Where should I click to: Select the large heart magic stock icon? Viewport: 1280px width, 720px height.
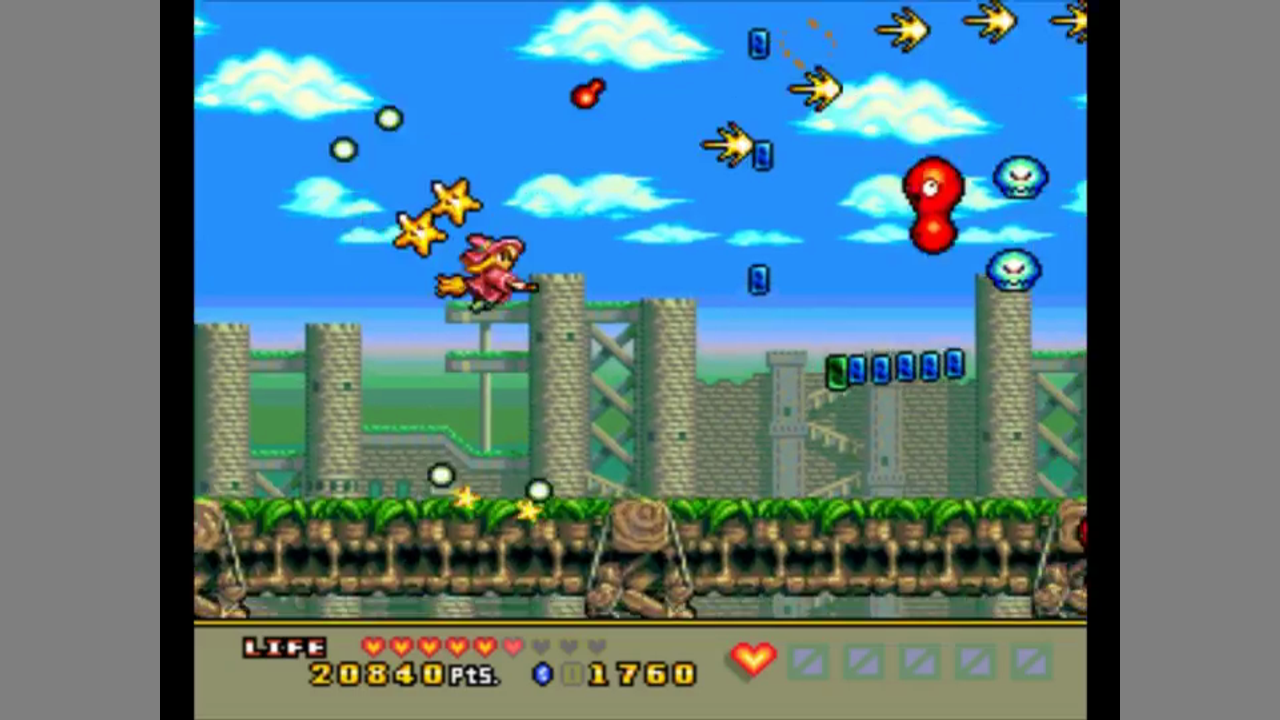pos(753,659)
